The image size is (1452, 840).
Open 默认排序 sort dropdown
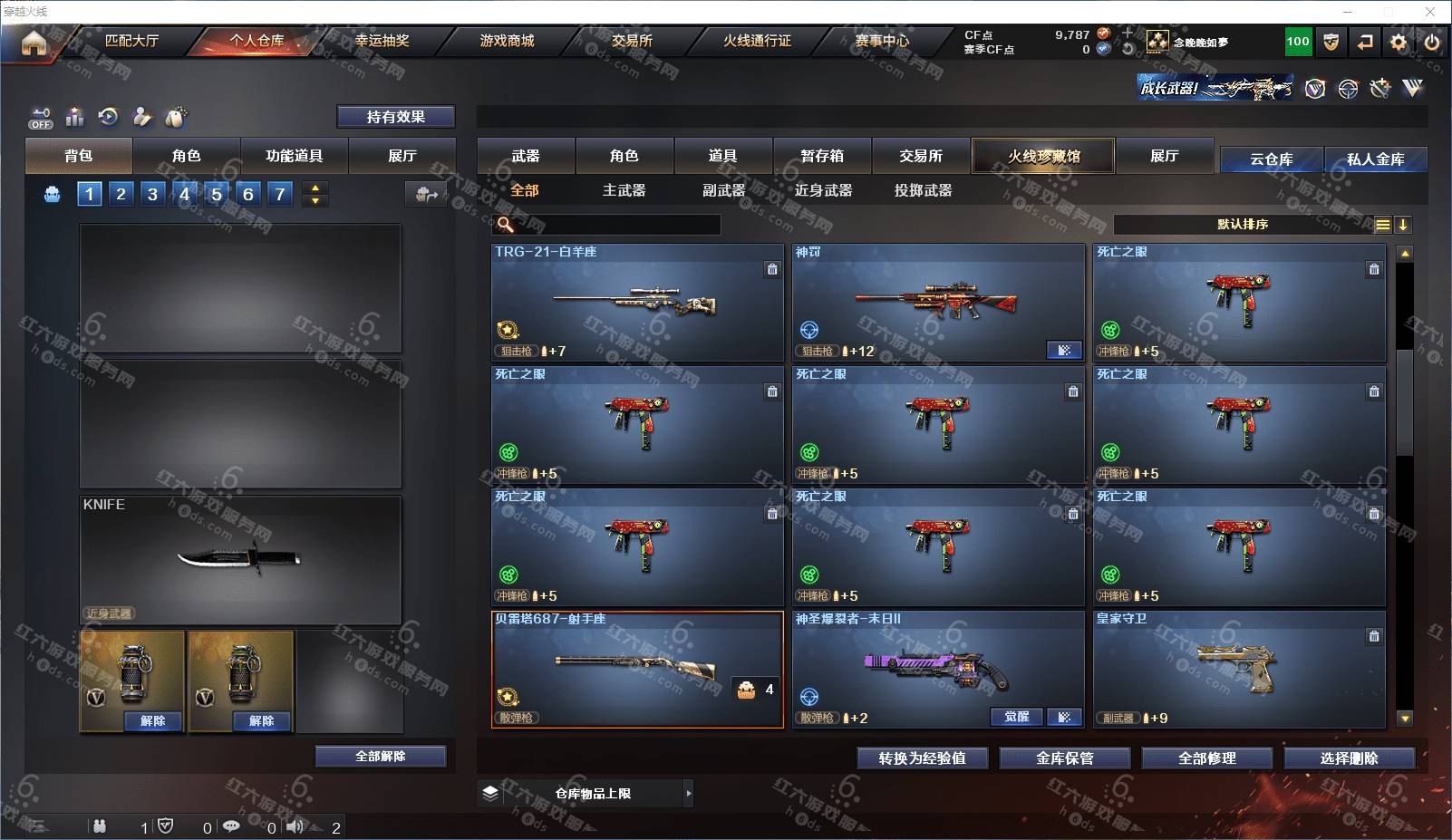point(1243,224)
